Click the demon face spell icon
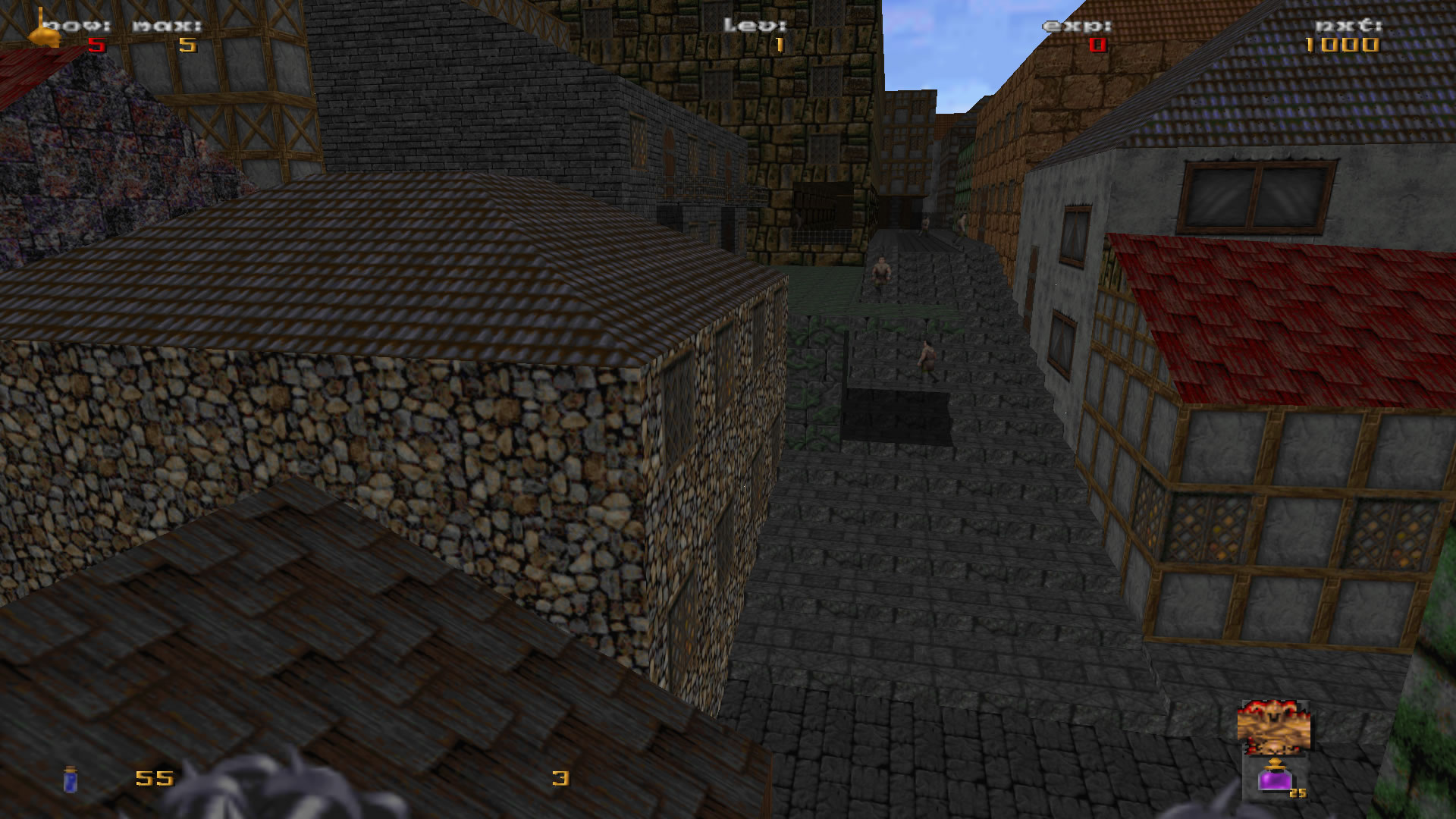Viewport: 1456px width, 819px height. point(1273,727)
